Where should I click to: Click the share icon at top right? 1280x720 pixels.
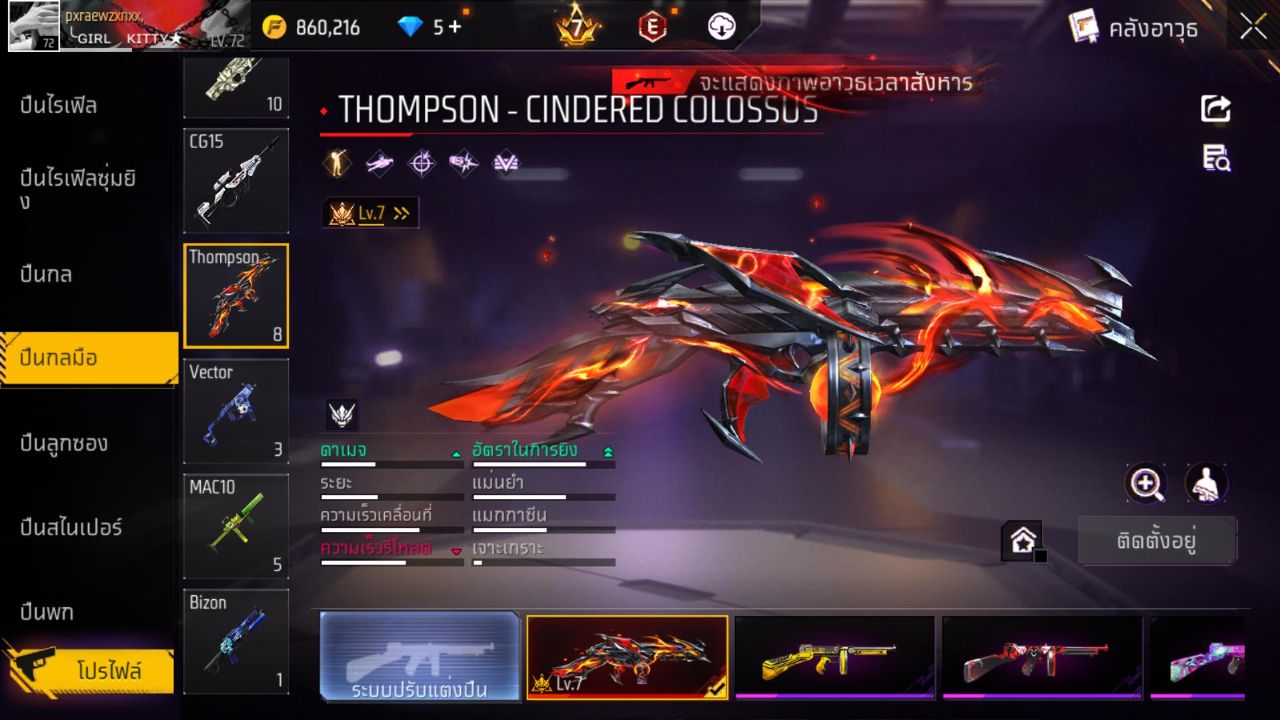[x=1215, y=110]
